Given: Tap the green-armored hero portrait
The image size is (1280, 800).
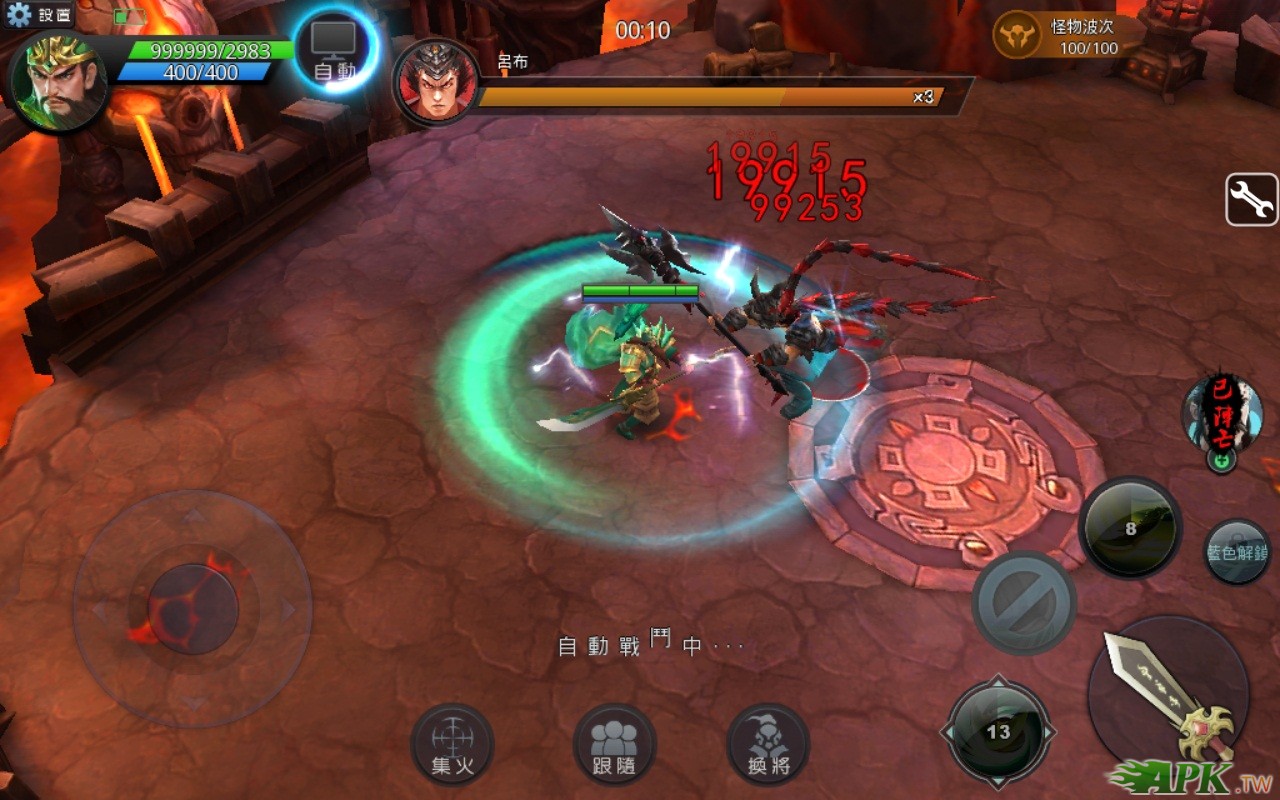Looking at the screenshot, I should [x=58, y=80].
